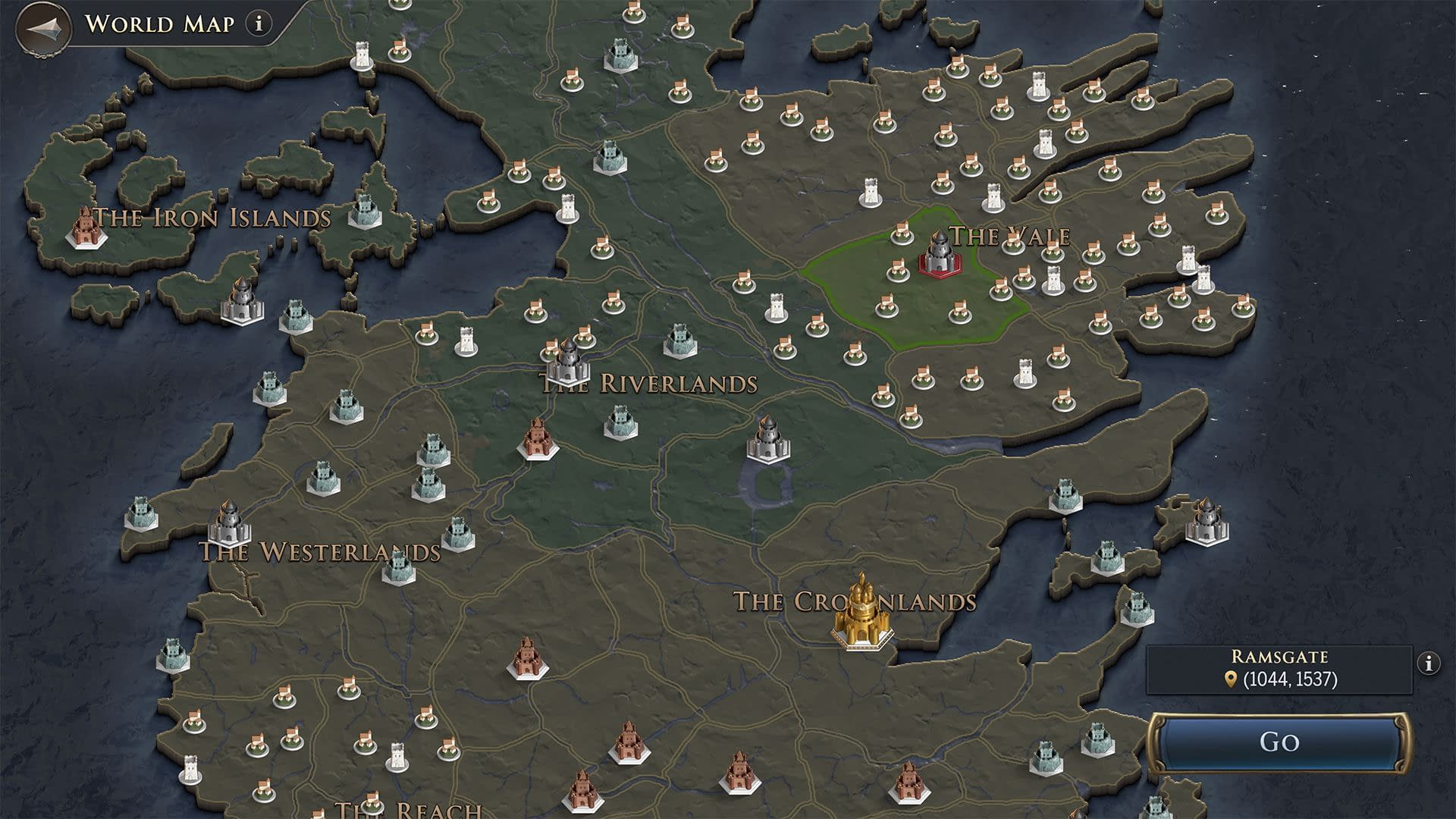Select the golden King's Landing castle marker
Image resolution: width=1456 pixels, height=819 pixels.
click(x=861, y=614)
